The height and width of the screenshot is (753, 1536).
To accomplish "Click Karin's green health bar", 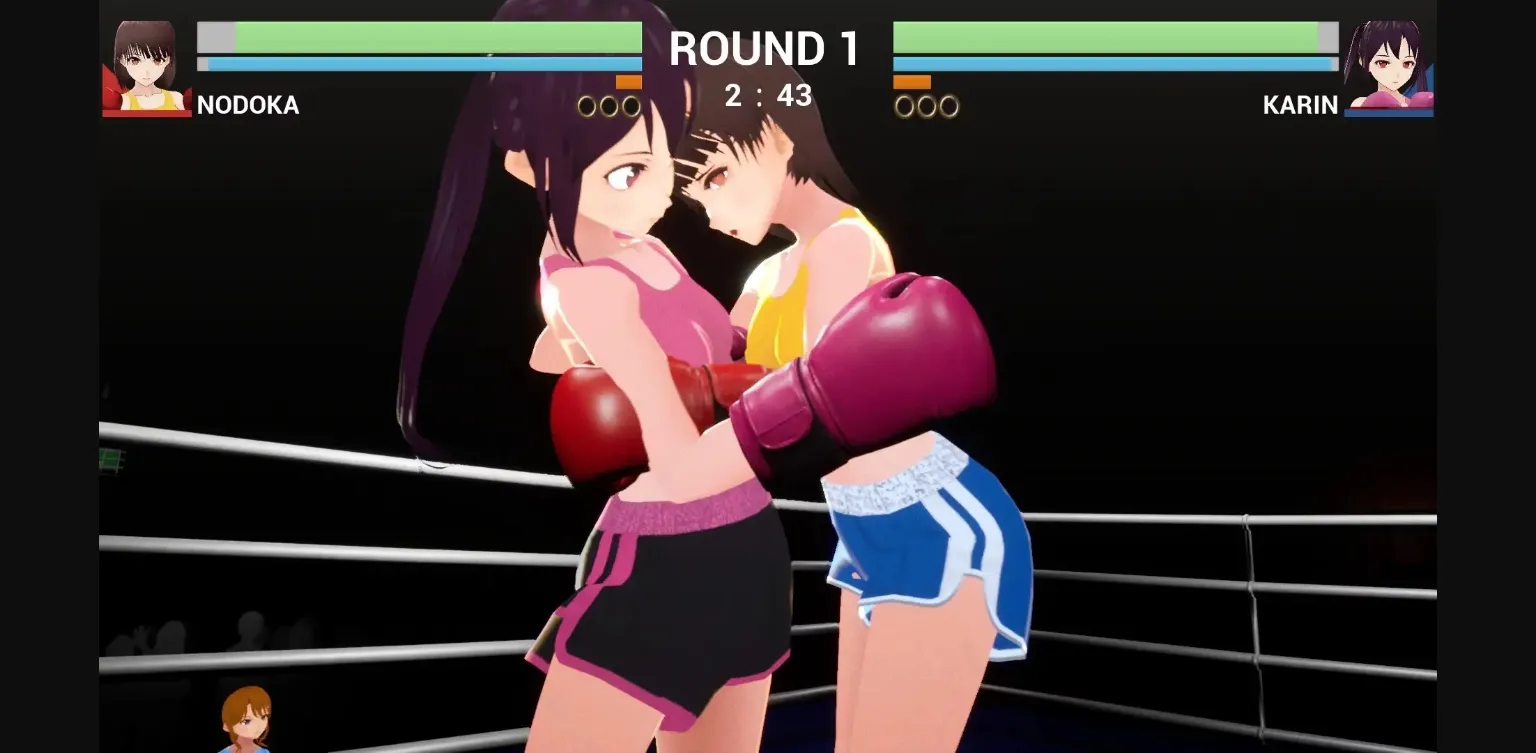I will coord(1110,36).
